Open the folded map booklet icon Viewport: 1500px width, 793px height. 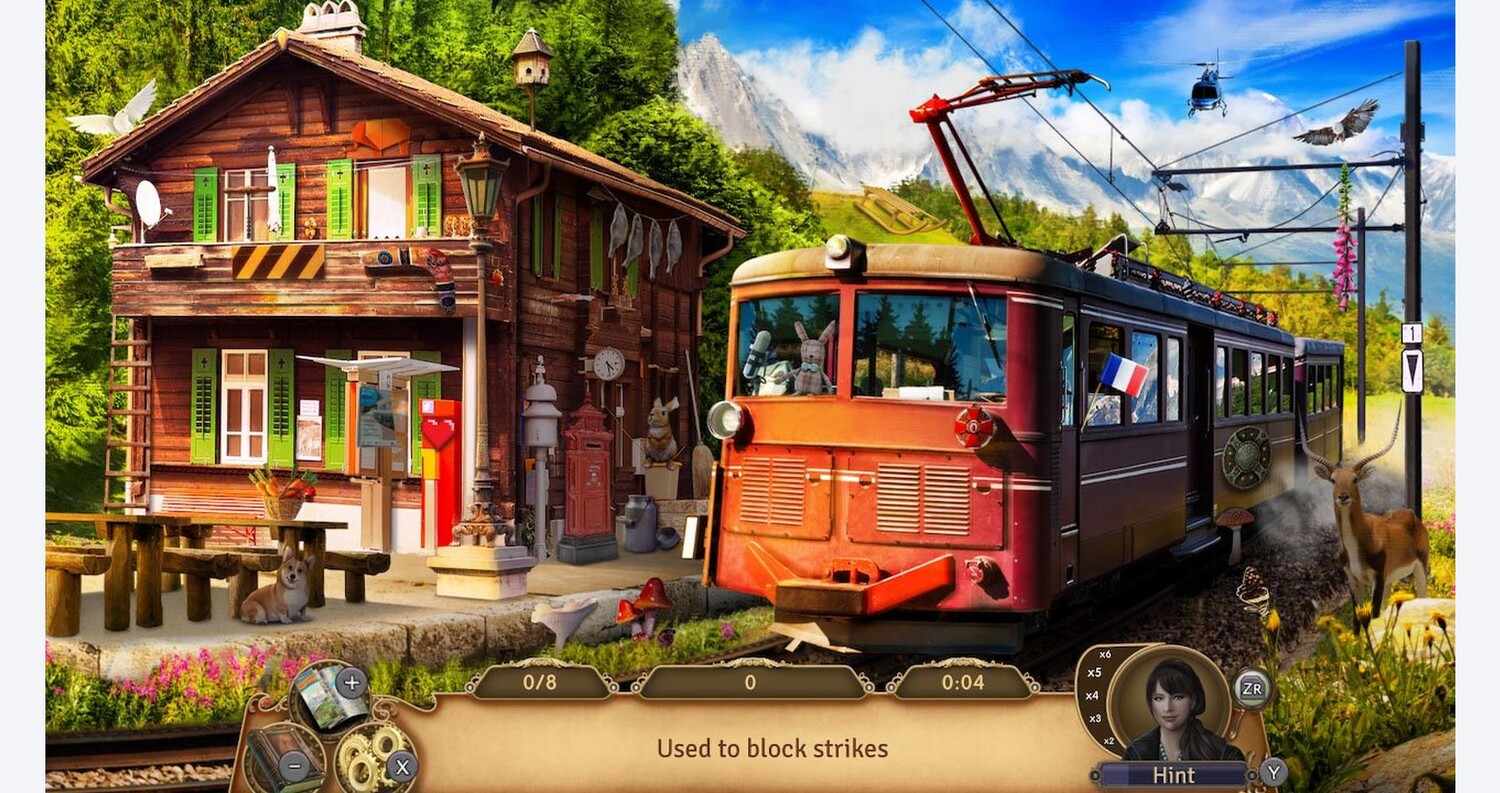tap(328, 698)
